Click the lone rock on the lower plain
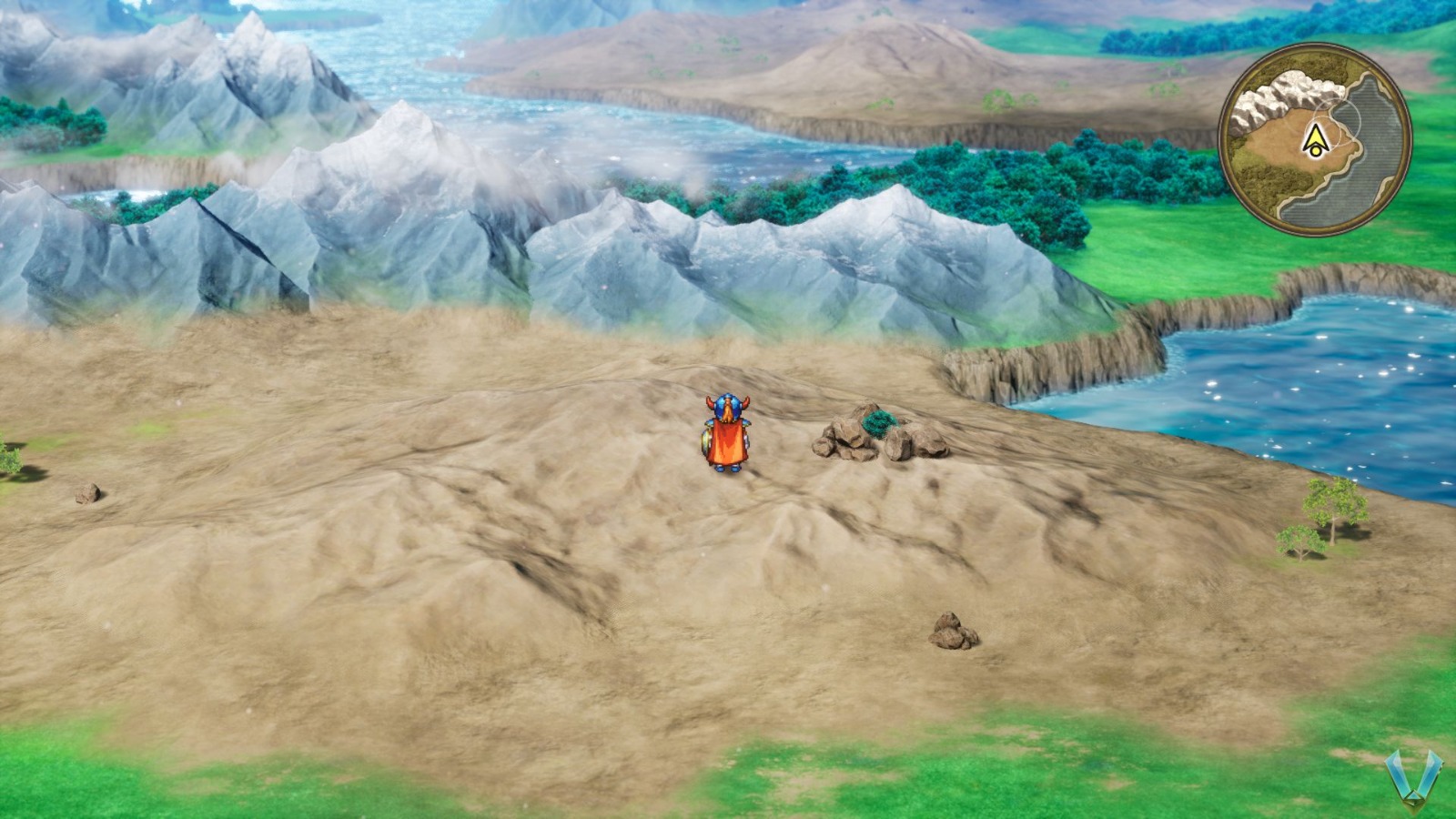 [x=952, y=632]
